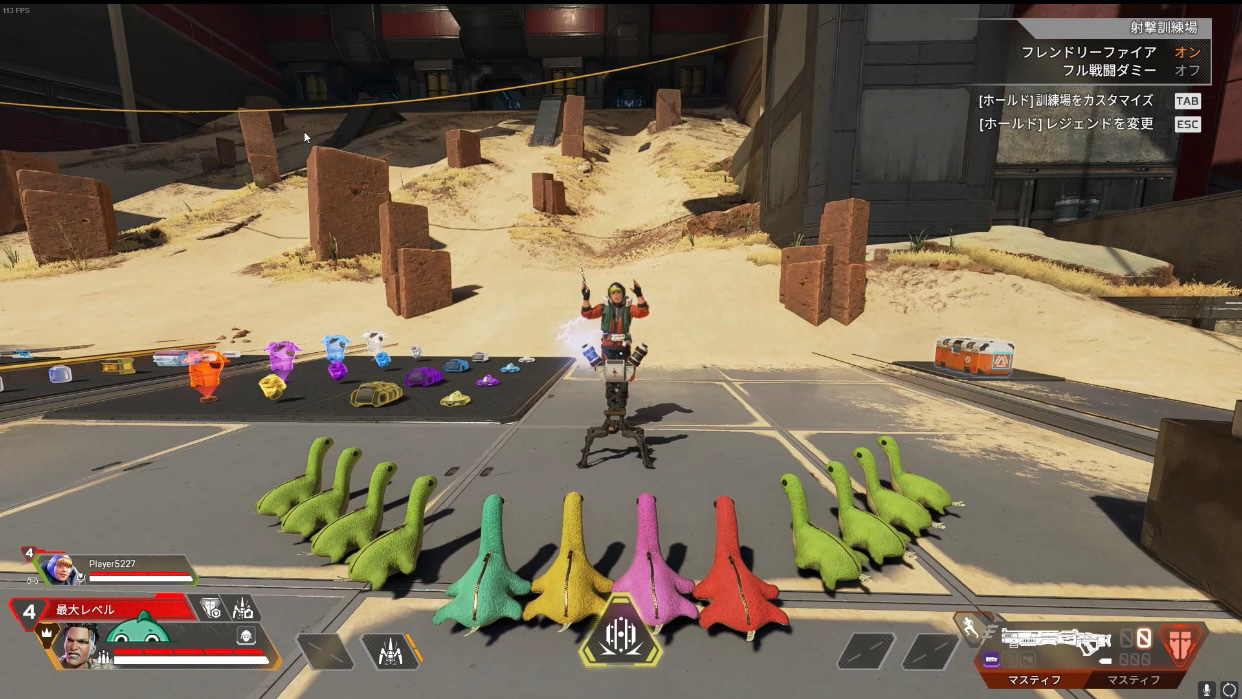The height and width of the screenshot is (699, 1242).
Task: Click your own legend portrait
Action: [x=75, y=646]
